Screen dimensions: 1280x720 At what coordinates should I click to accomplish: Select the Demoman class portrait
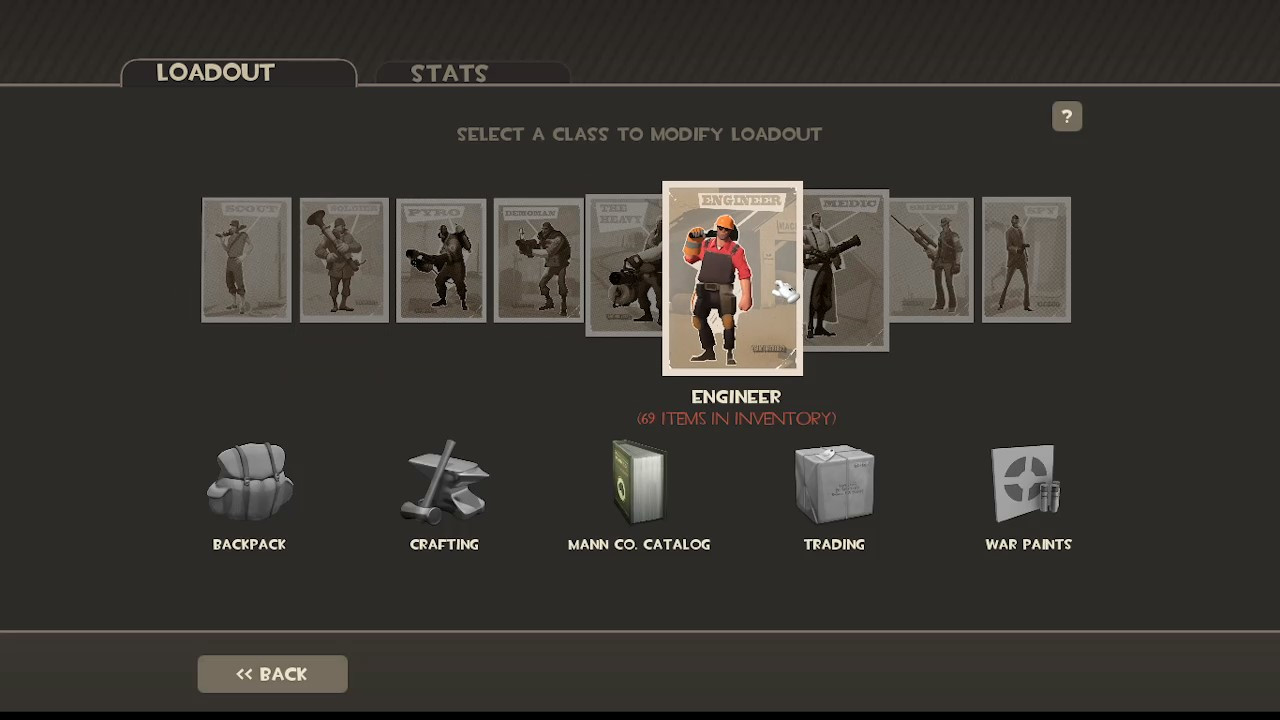[x=537, y=259]
